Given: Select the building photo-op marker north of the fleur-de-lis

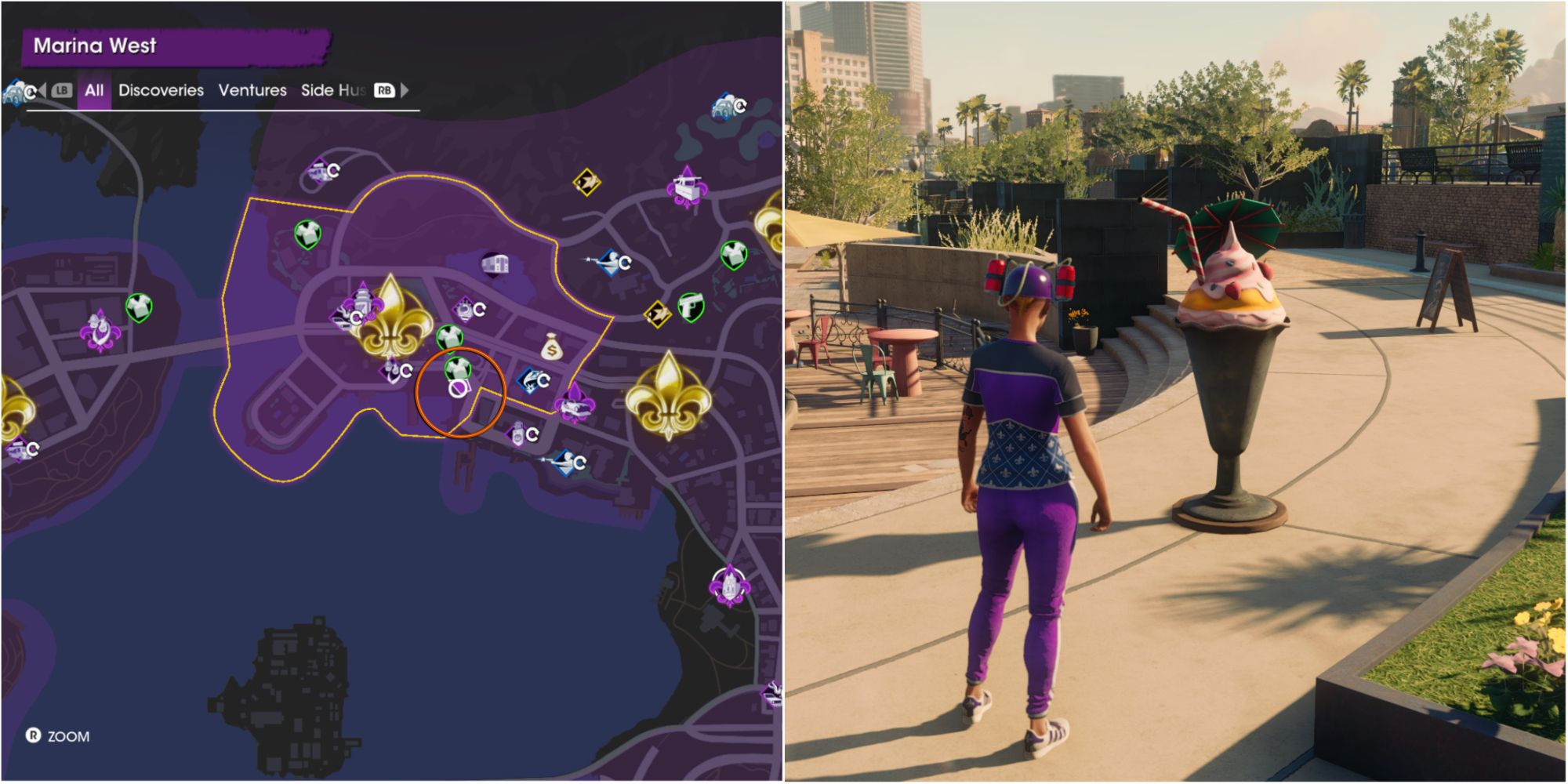Looking at the screenshot, I should coord(493,263).
